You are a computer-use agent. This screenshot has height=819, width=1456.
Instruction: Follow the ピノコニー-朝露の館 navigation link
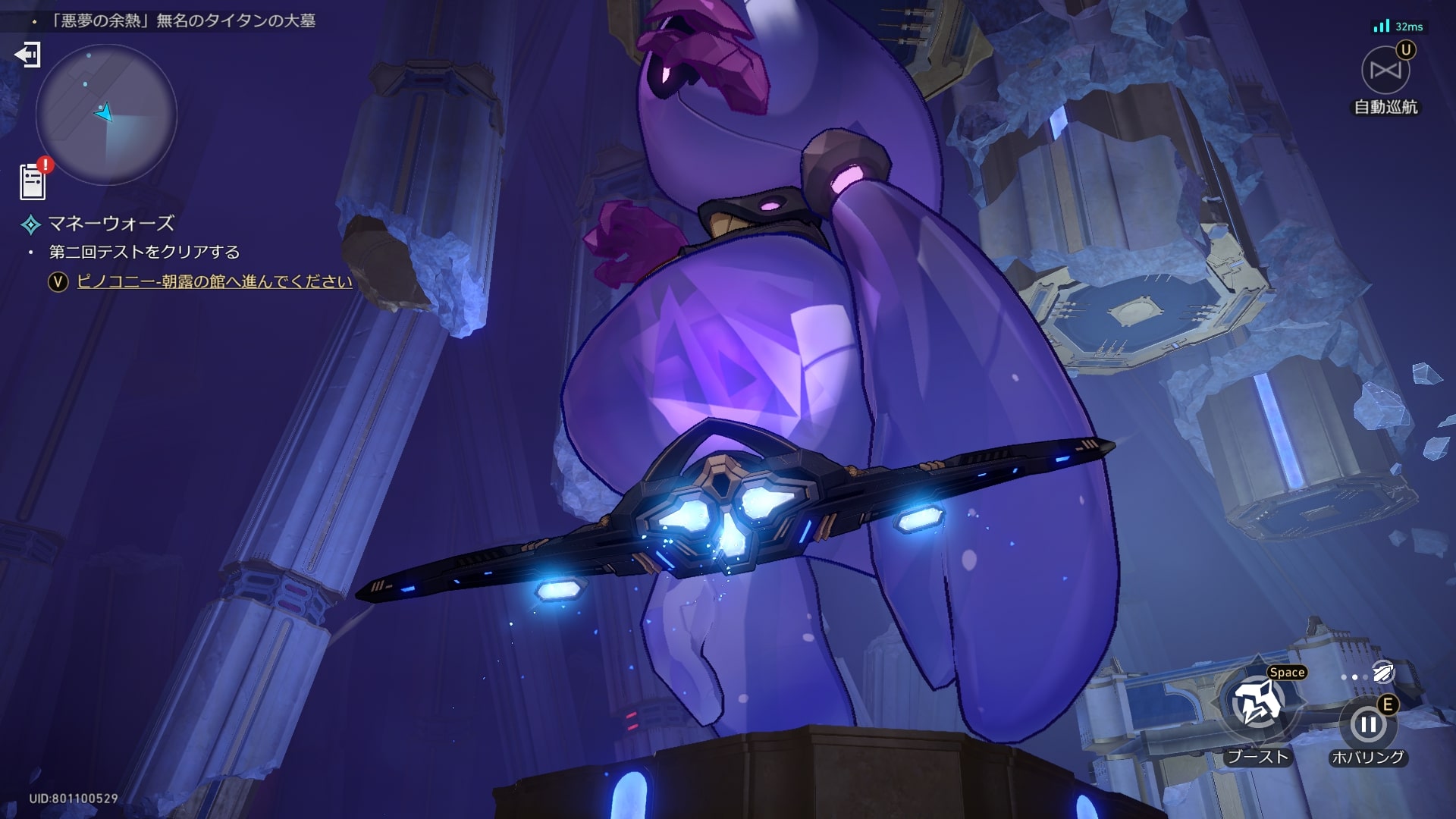215,281
